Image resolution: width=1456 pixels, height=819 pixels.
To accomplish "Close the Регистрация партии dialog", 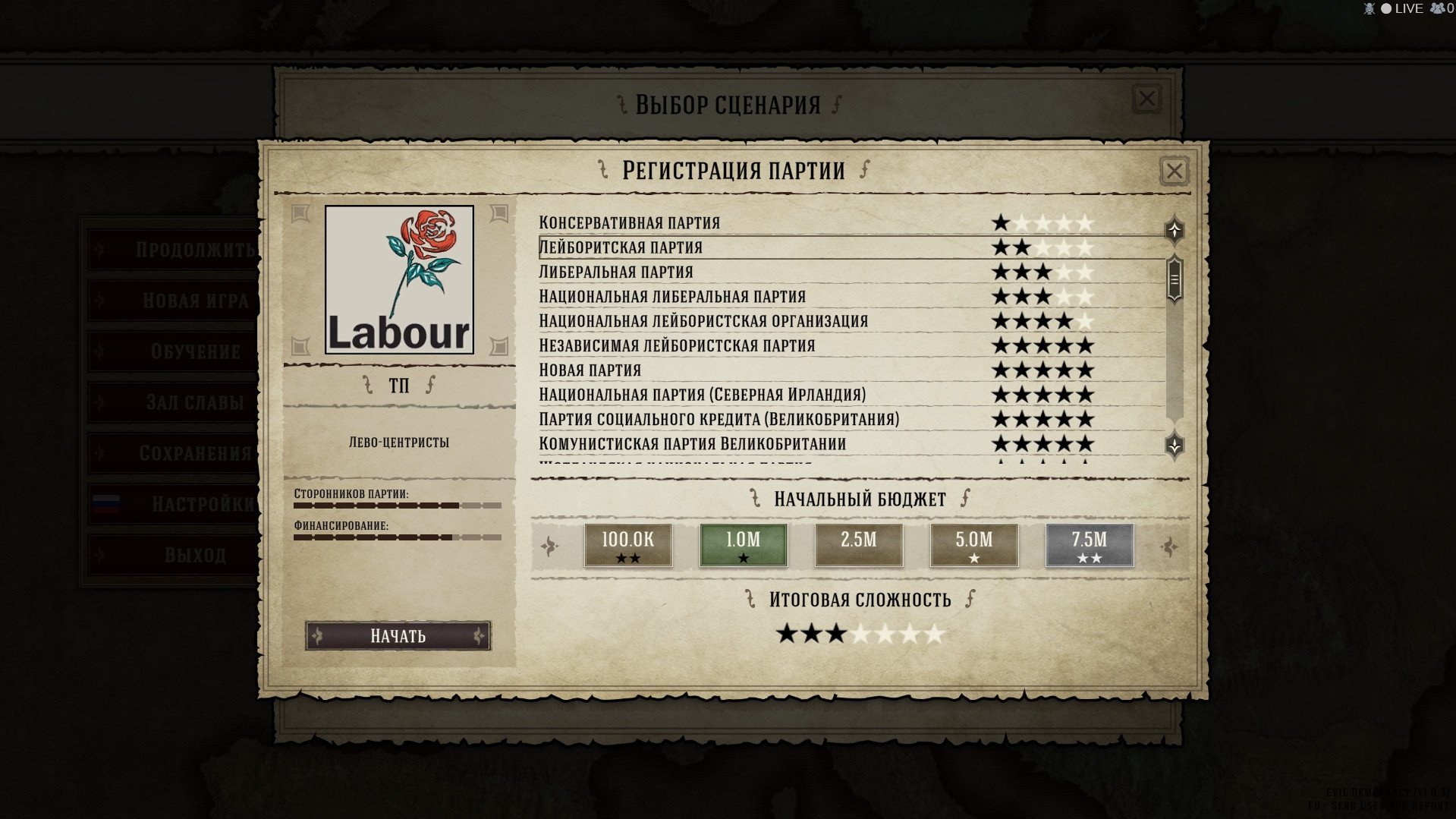I will pyautogui.click(x=1174, y=172).
